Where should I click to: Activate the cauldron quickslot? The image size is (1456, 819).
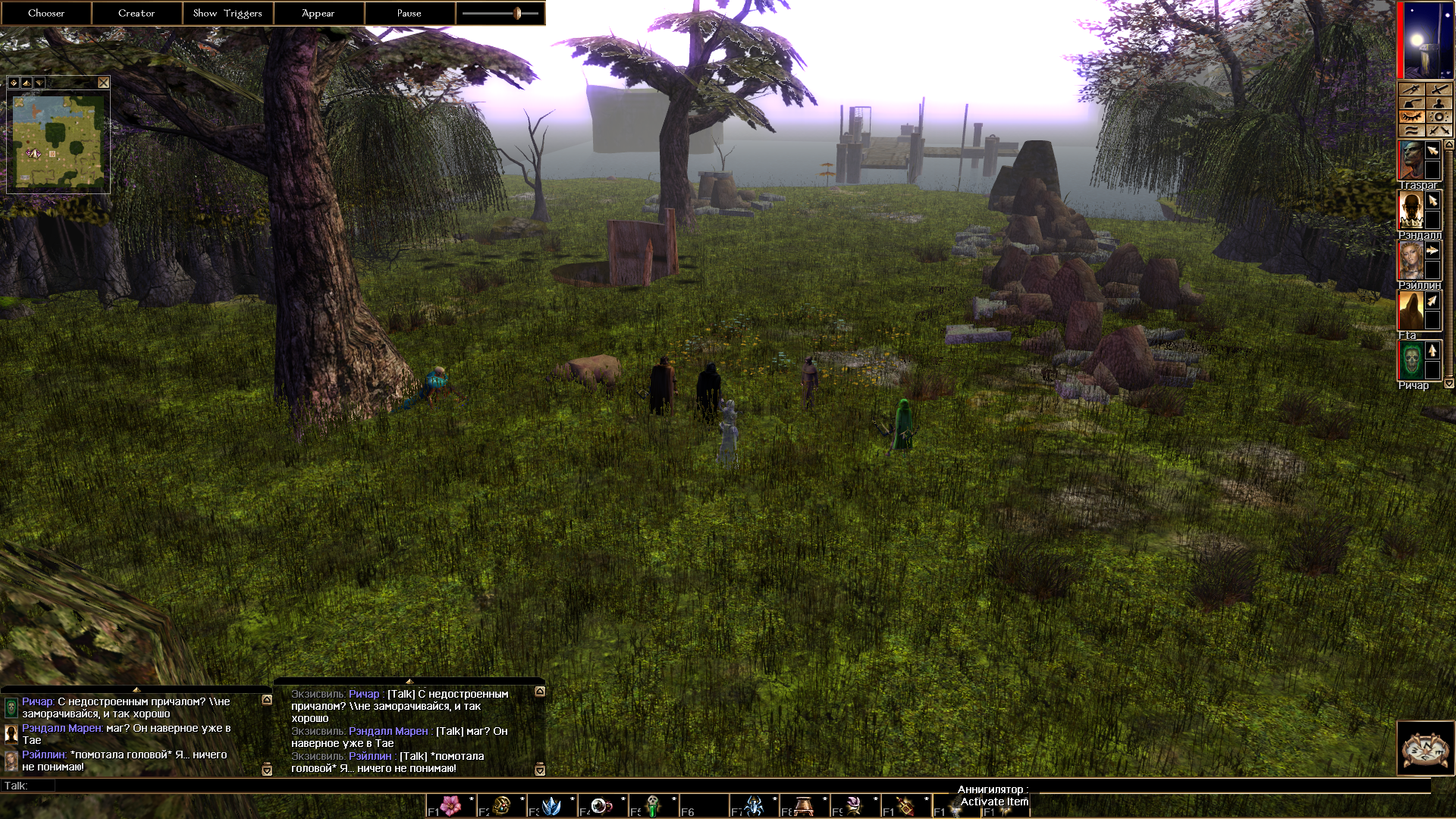tap(804, 805)
